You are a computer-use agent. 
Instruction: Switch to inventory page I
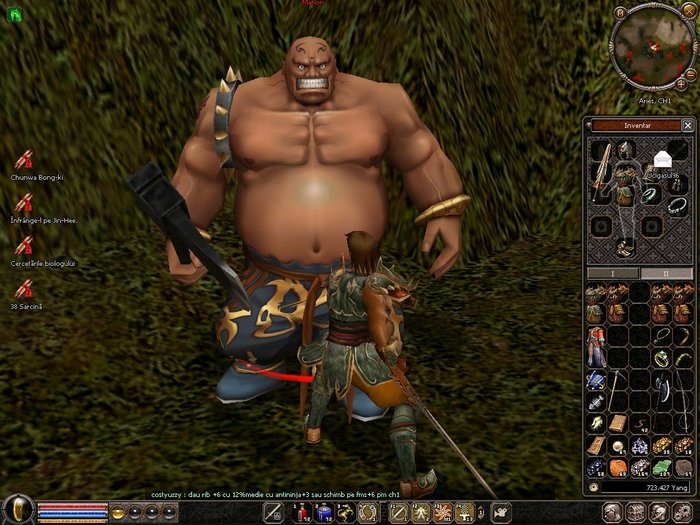click(613, 273)
